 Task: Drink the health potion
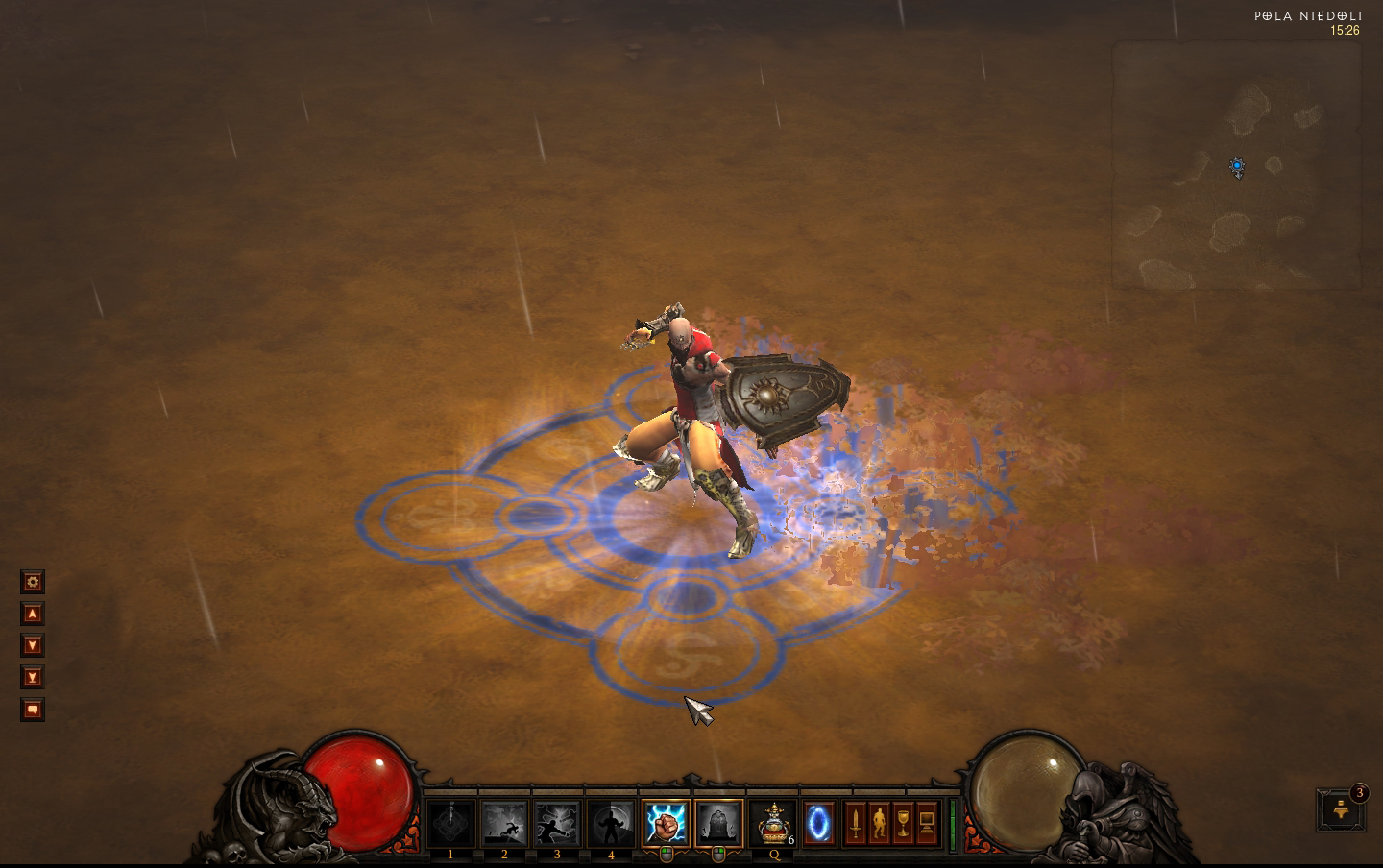pyautogui.click(x=773, y=824)
